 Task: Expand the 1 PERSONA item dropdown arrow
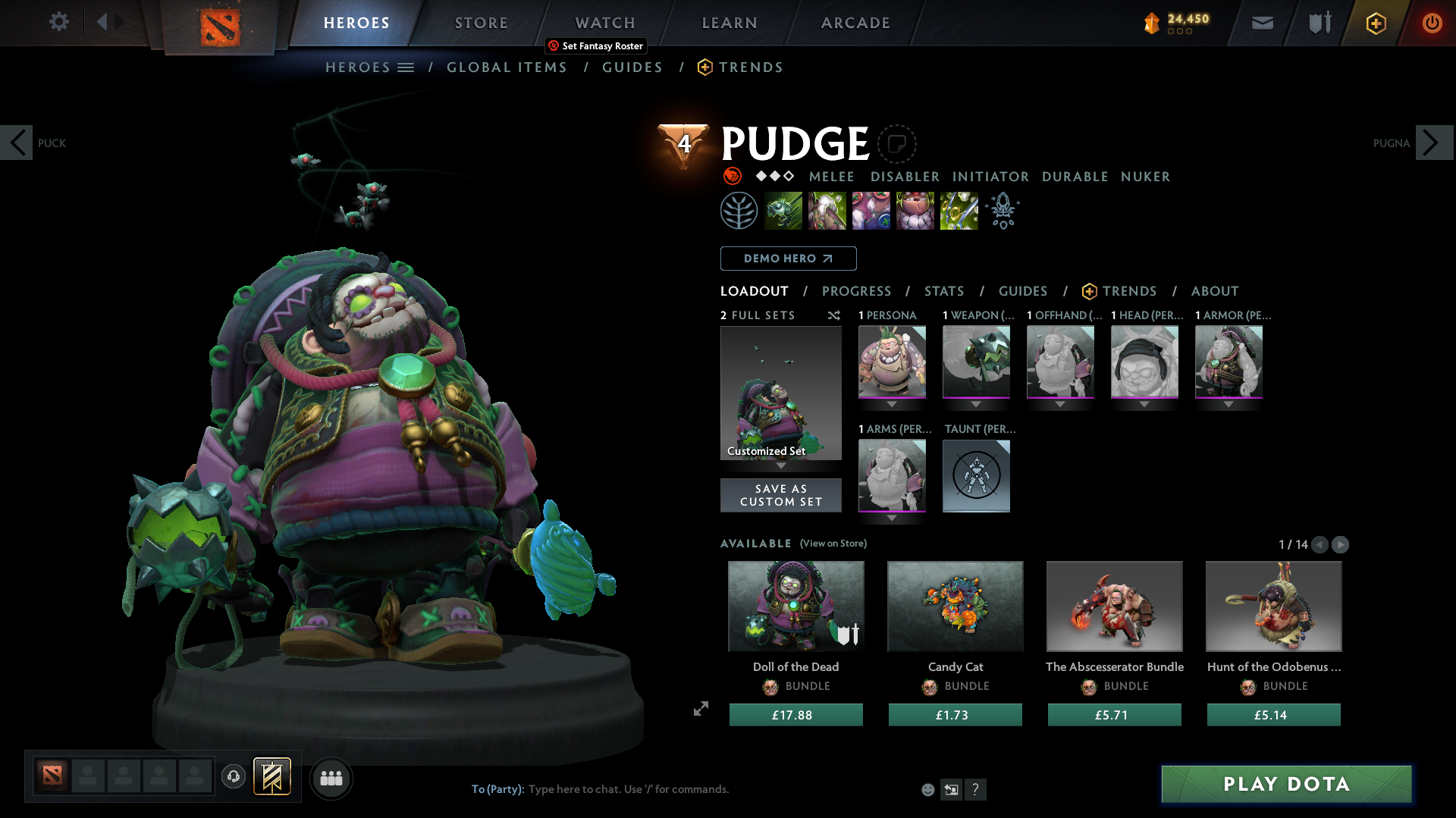point(892,404)
